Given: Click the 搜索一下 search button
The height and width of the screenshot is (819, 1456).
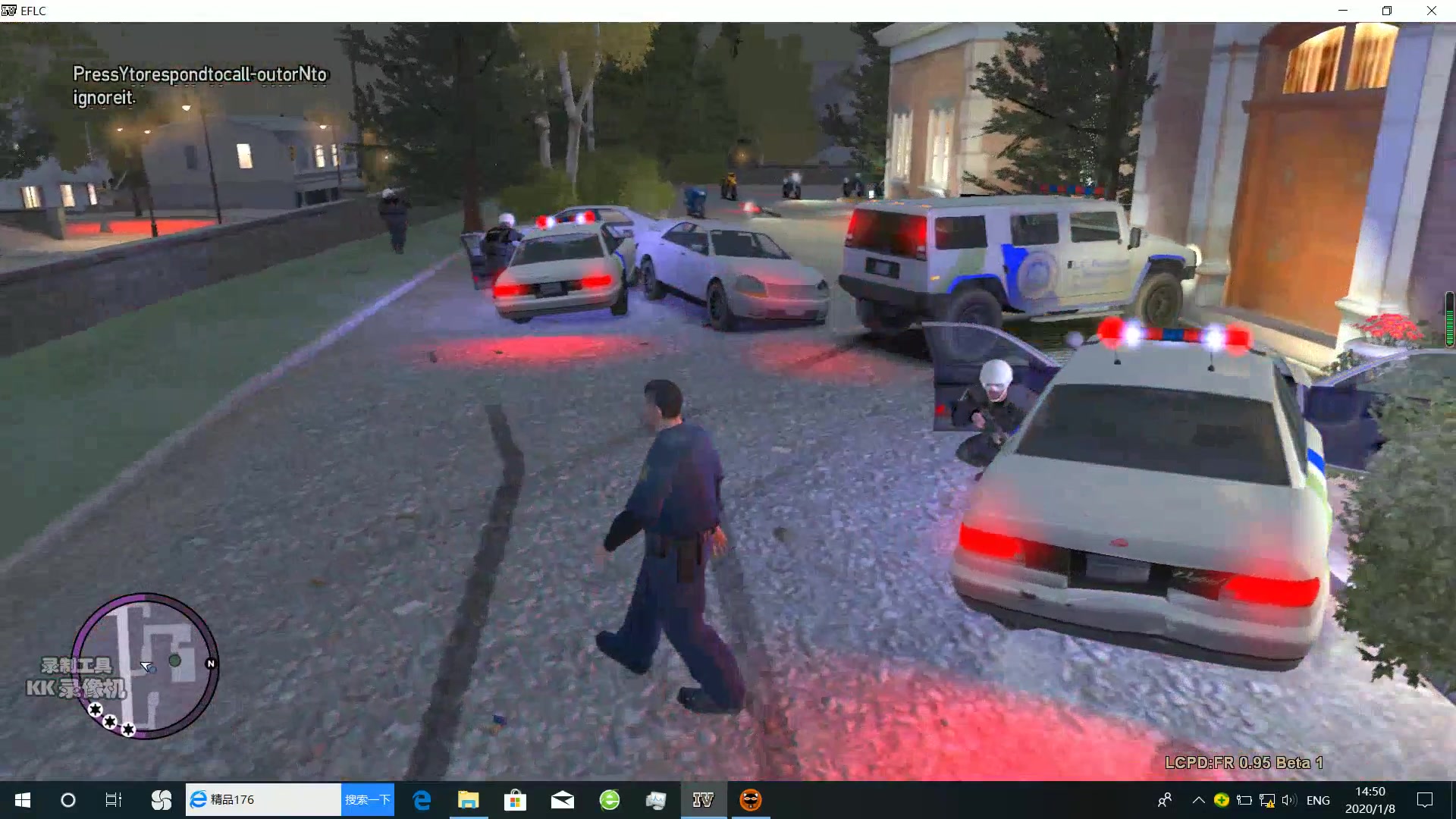Looking at the screenshot, I should click(x=368, y=799).
